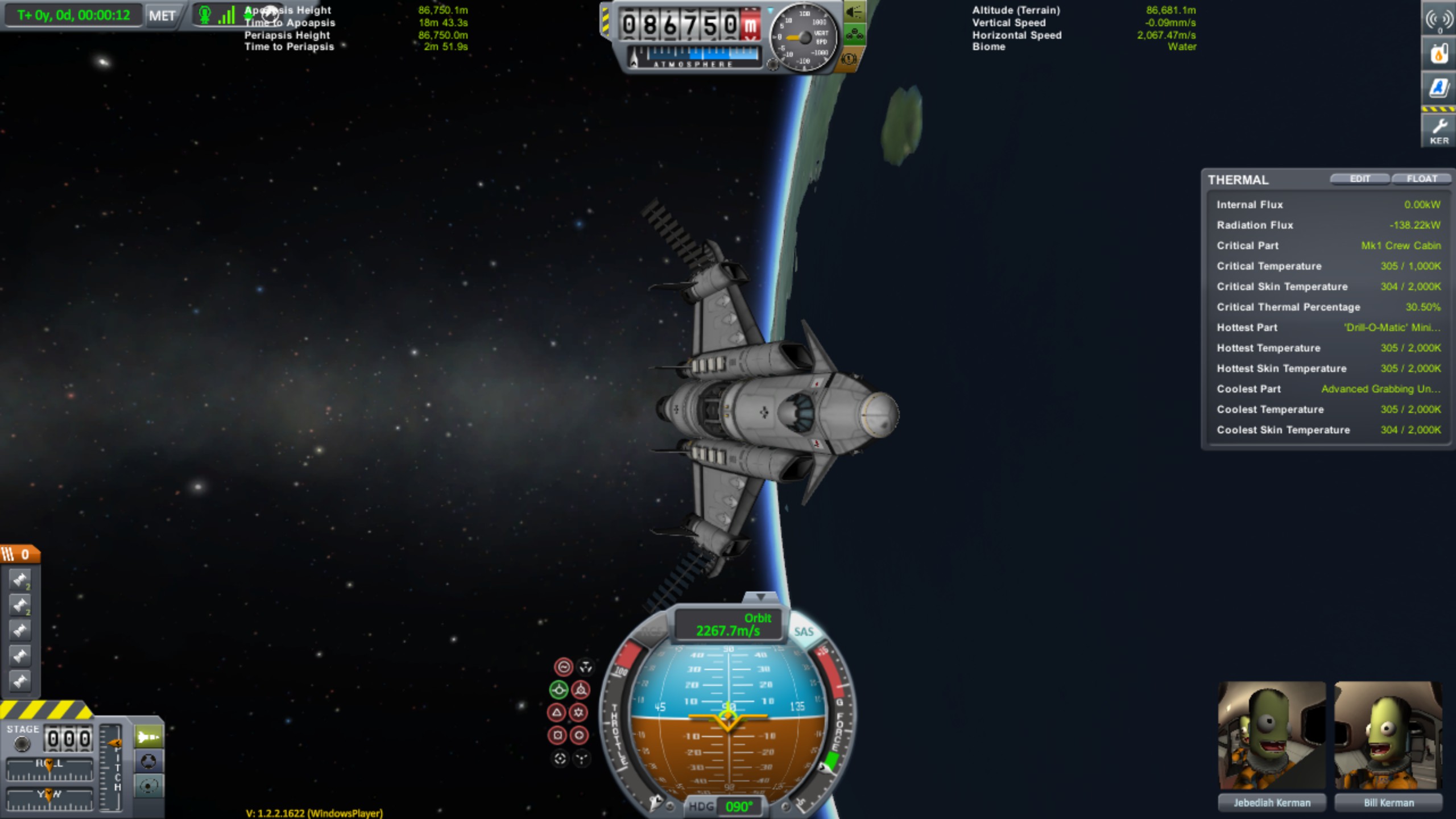Choose the normal (triangle) SAS mode
The width and height of the screenshot is (1456, 819).
(x=557, y=713)
